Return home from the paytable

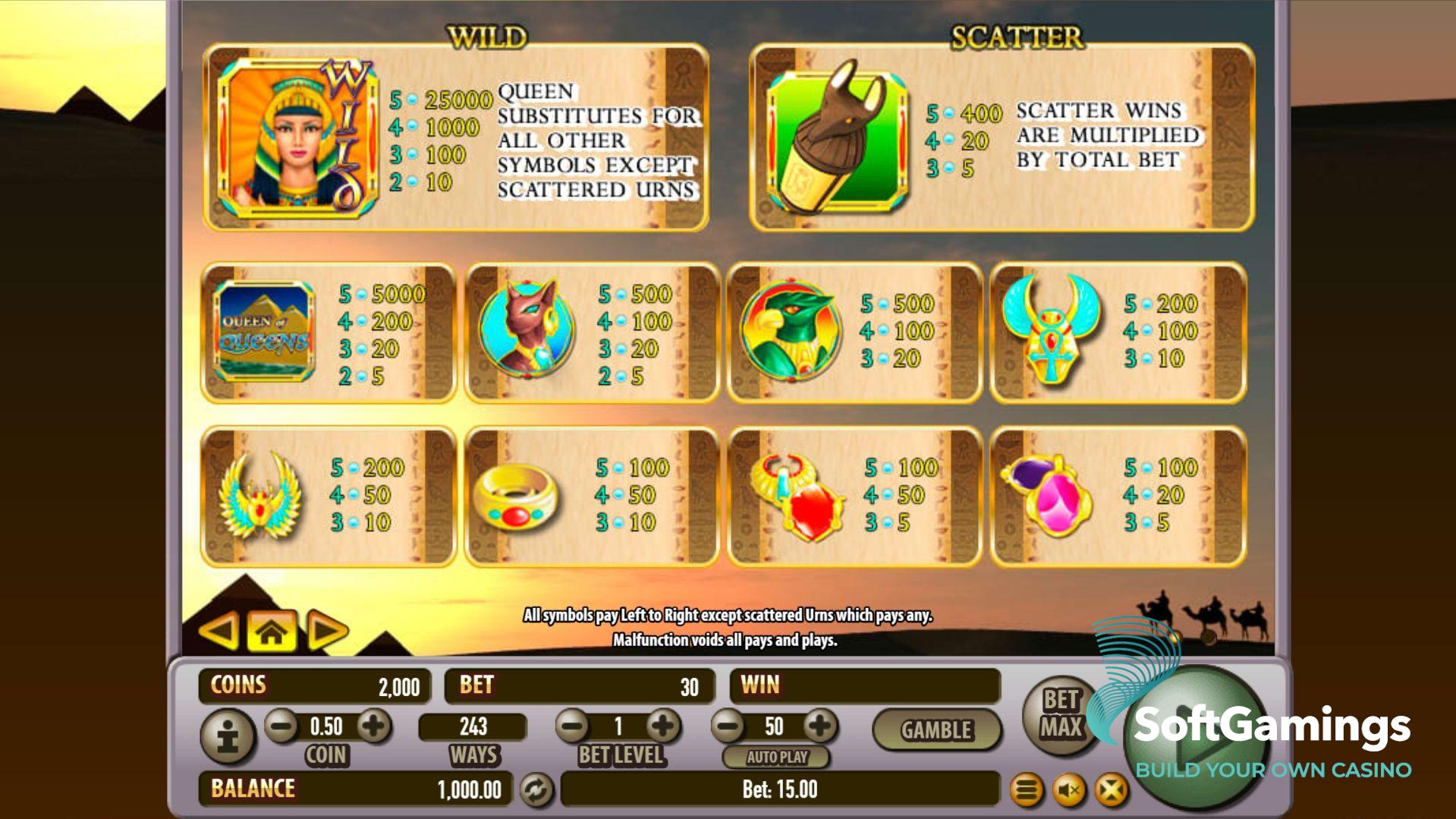tap(272, 631)
